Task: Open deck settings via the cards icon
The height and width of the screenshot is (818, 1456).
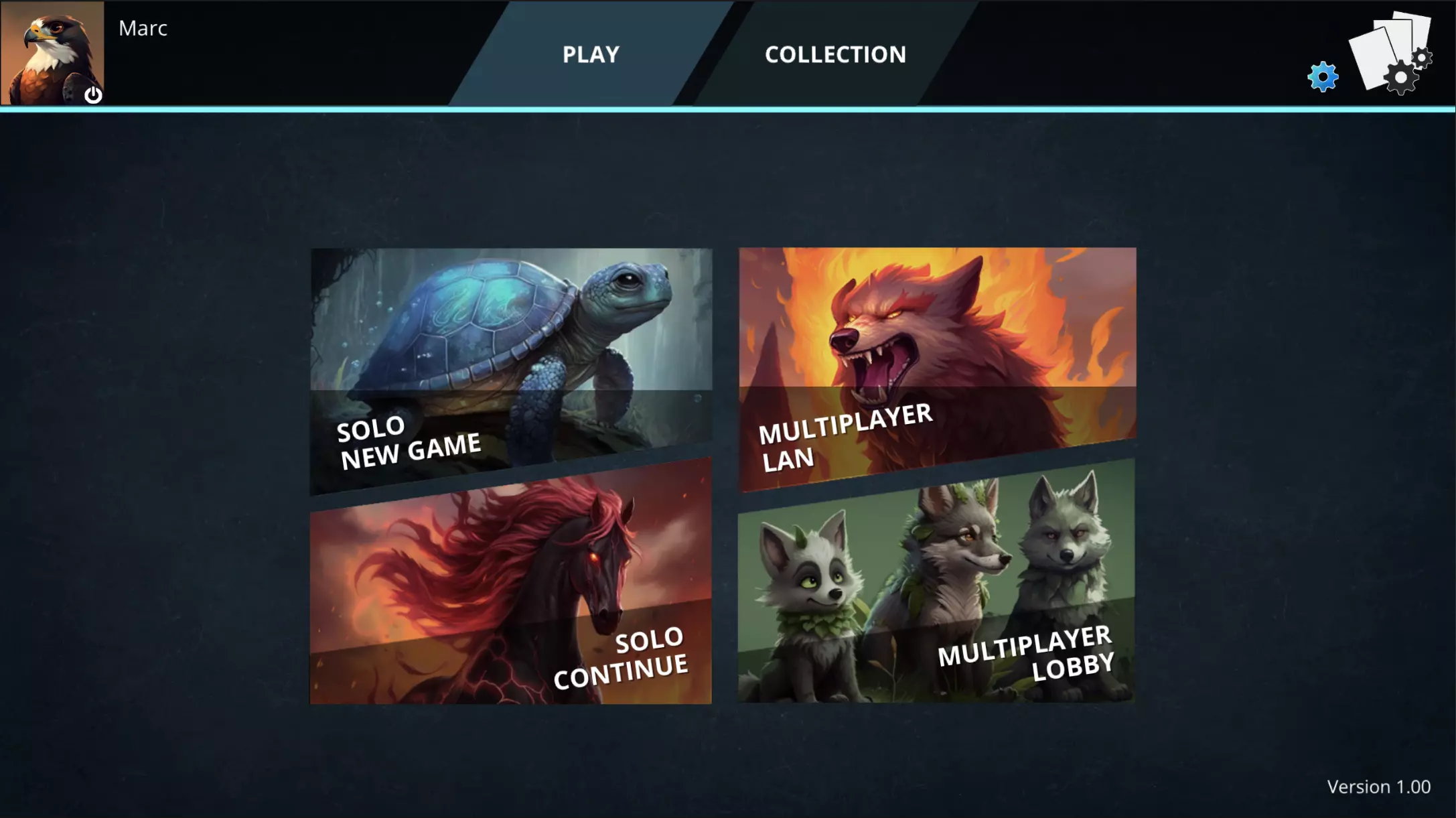Action: pyautogui.click(x=1391, y=55)
